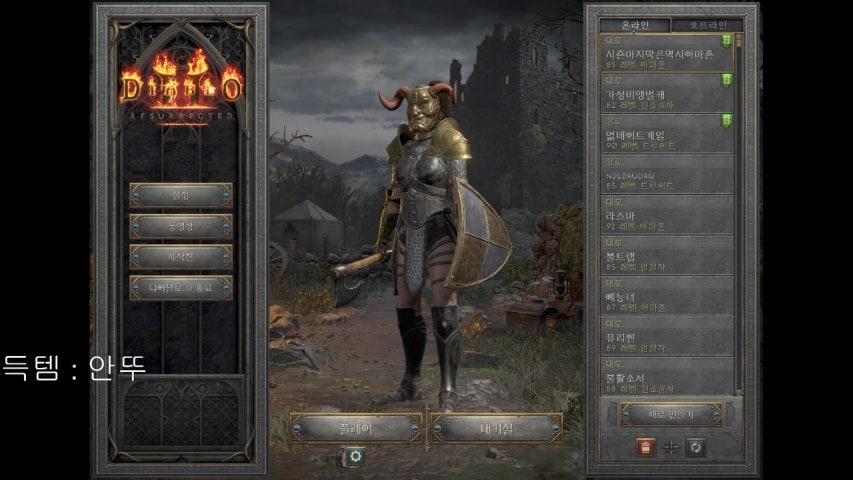Click the circular arrows icon under the character list

point(695,446)
